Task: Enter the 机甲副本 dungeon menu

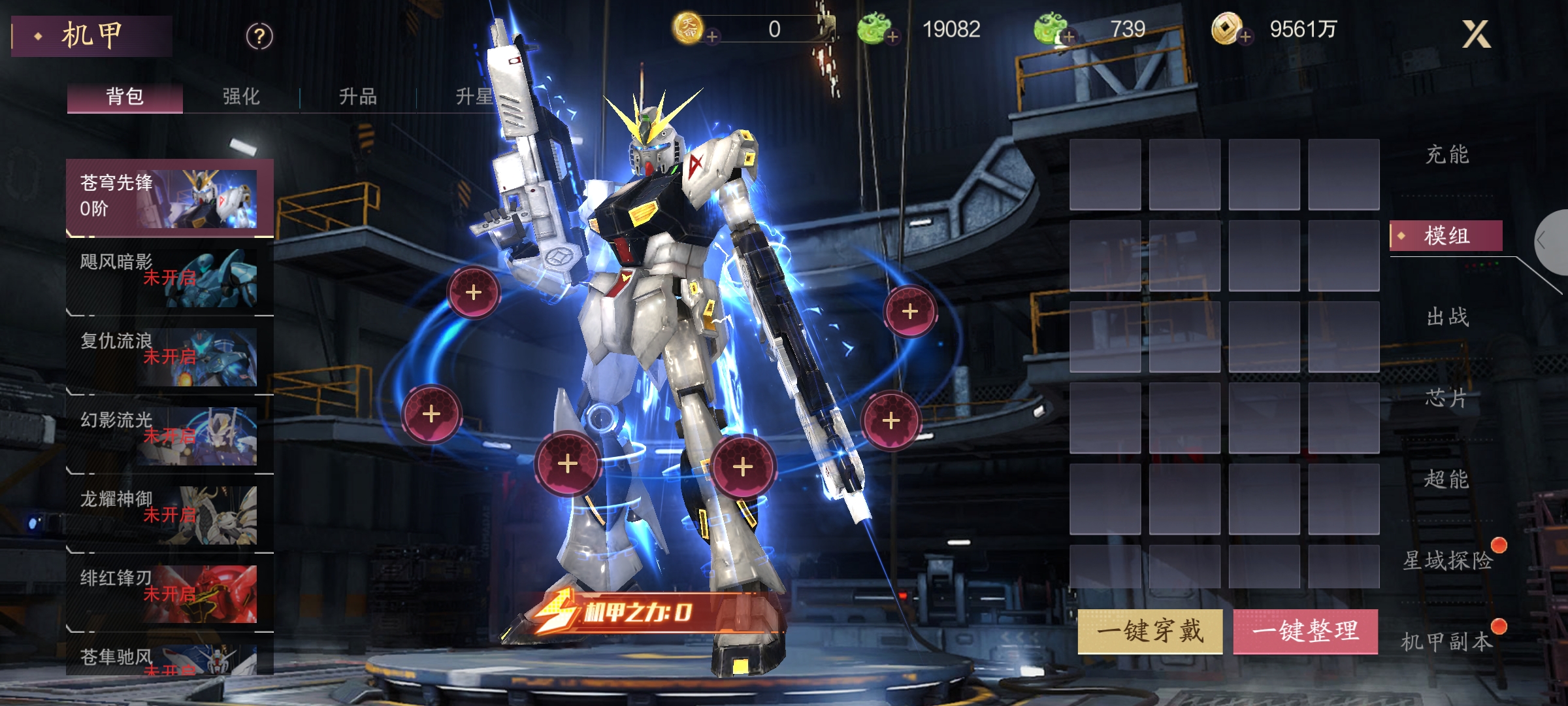Action: [x=1447, y=641]
